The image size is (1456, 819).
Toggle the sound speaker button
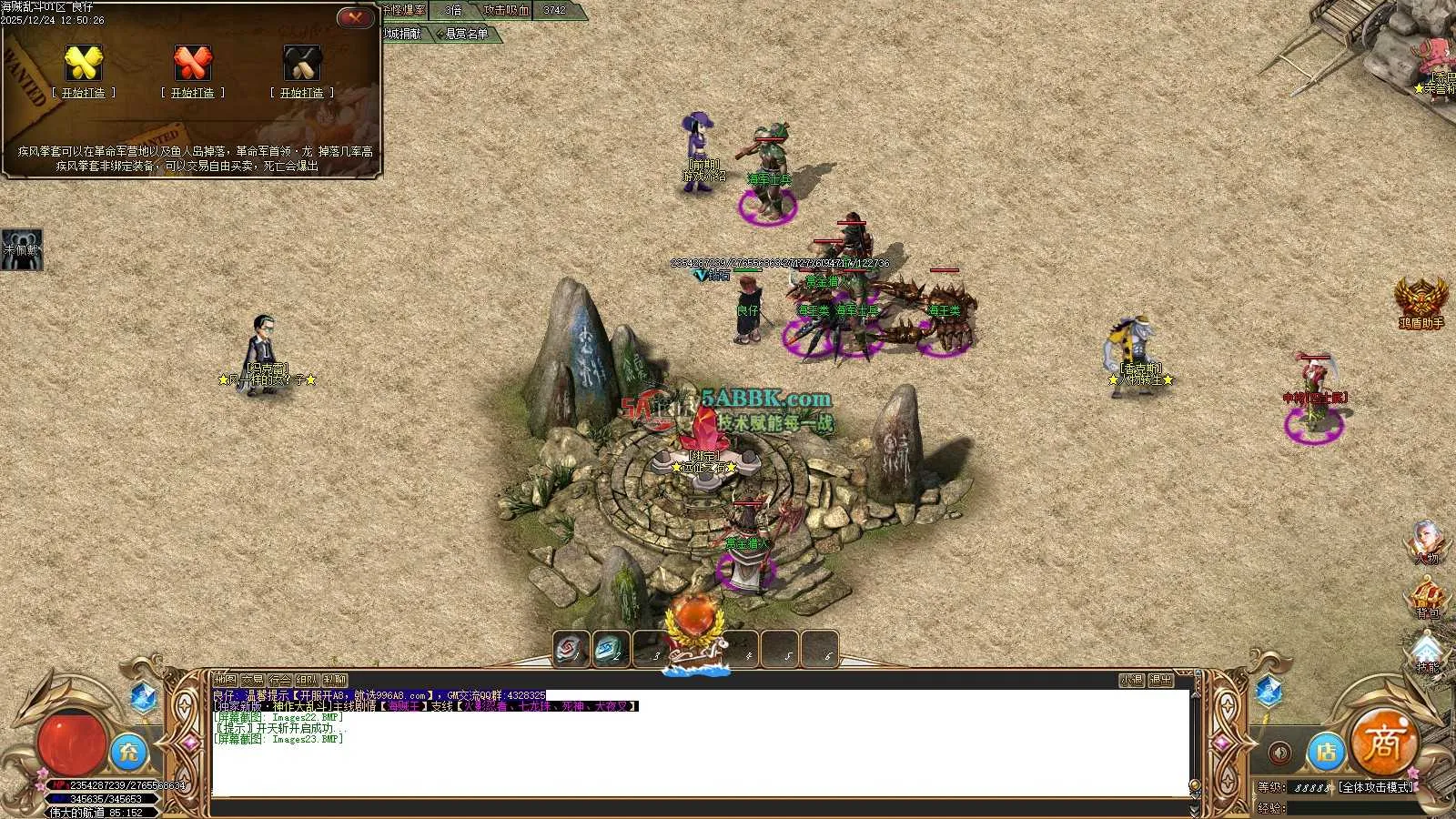coord(1279,753)
